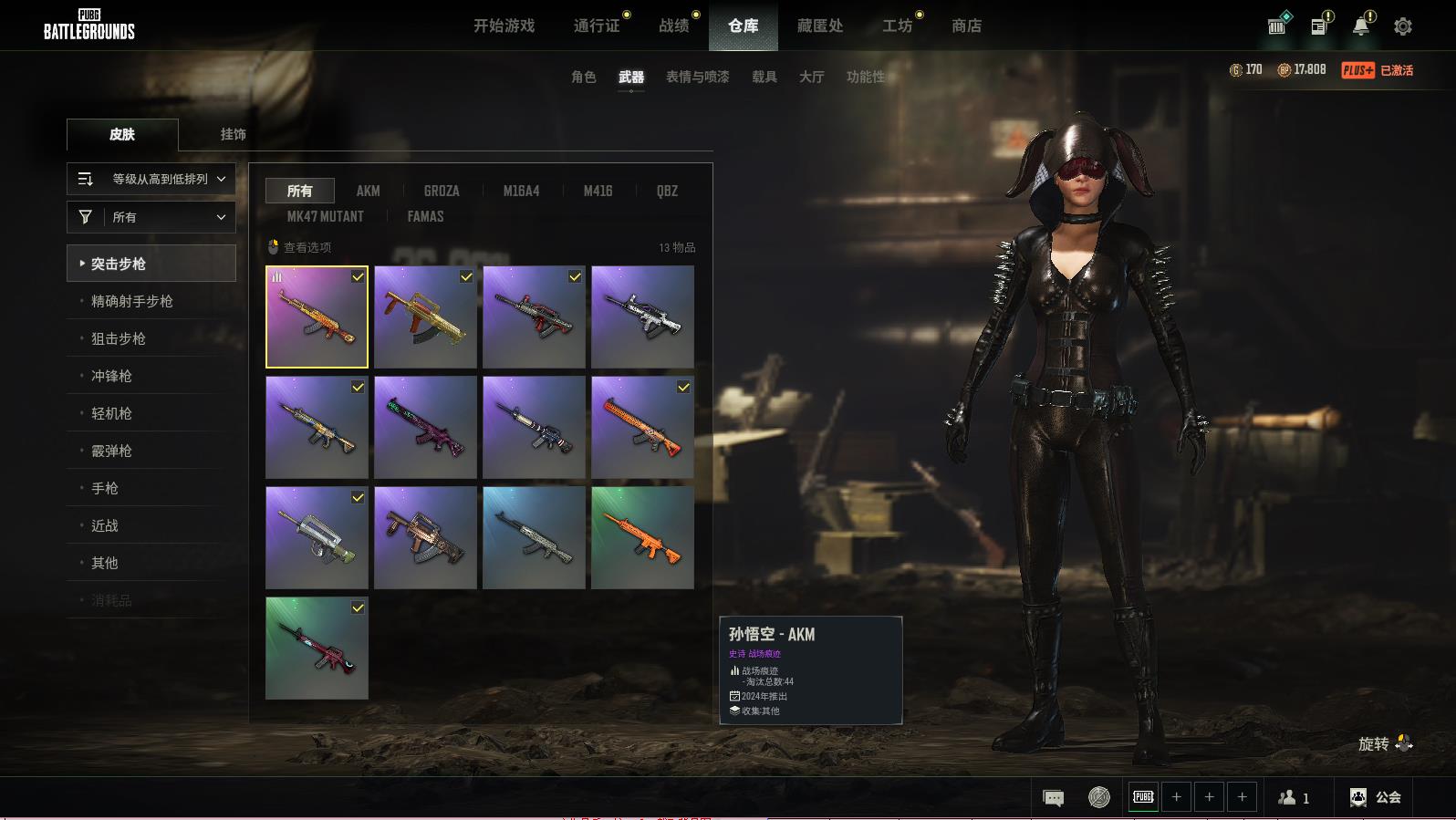This screenshot has width=1456, height=820.
Task: Choose the 冲锋枪 weapon category
Action: click(x=111, y=376)
